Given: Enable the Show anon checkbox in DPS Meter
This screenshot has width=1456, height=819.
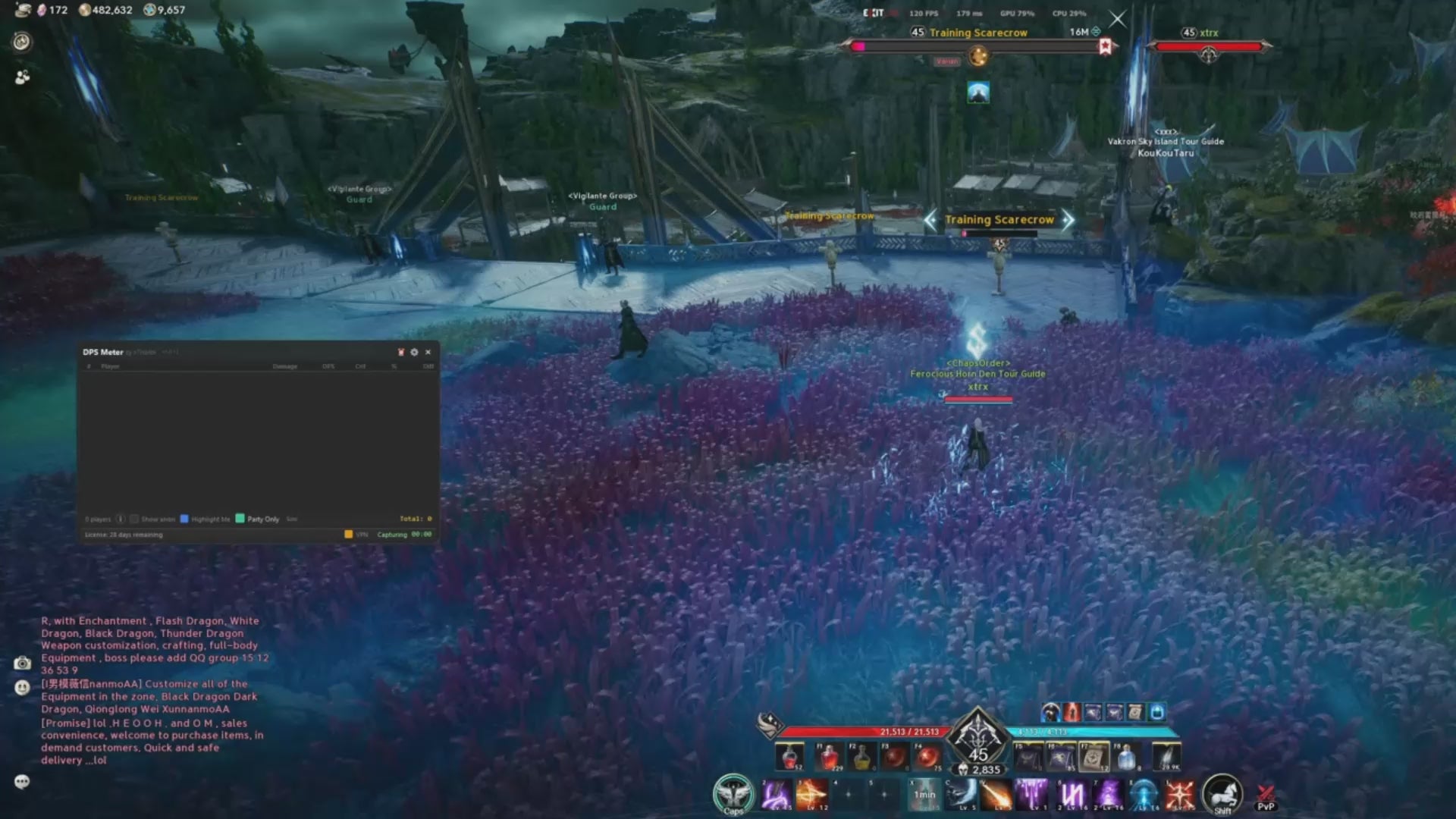Looking at the screenshot, I should pos(135,519).
